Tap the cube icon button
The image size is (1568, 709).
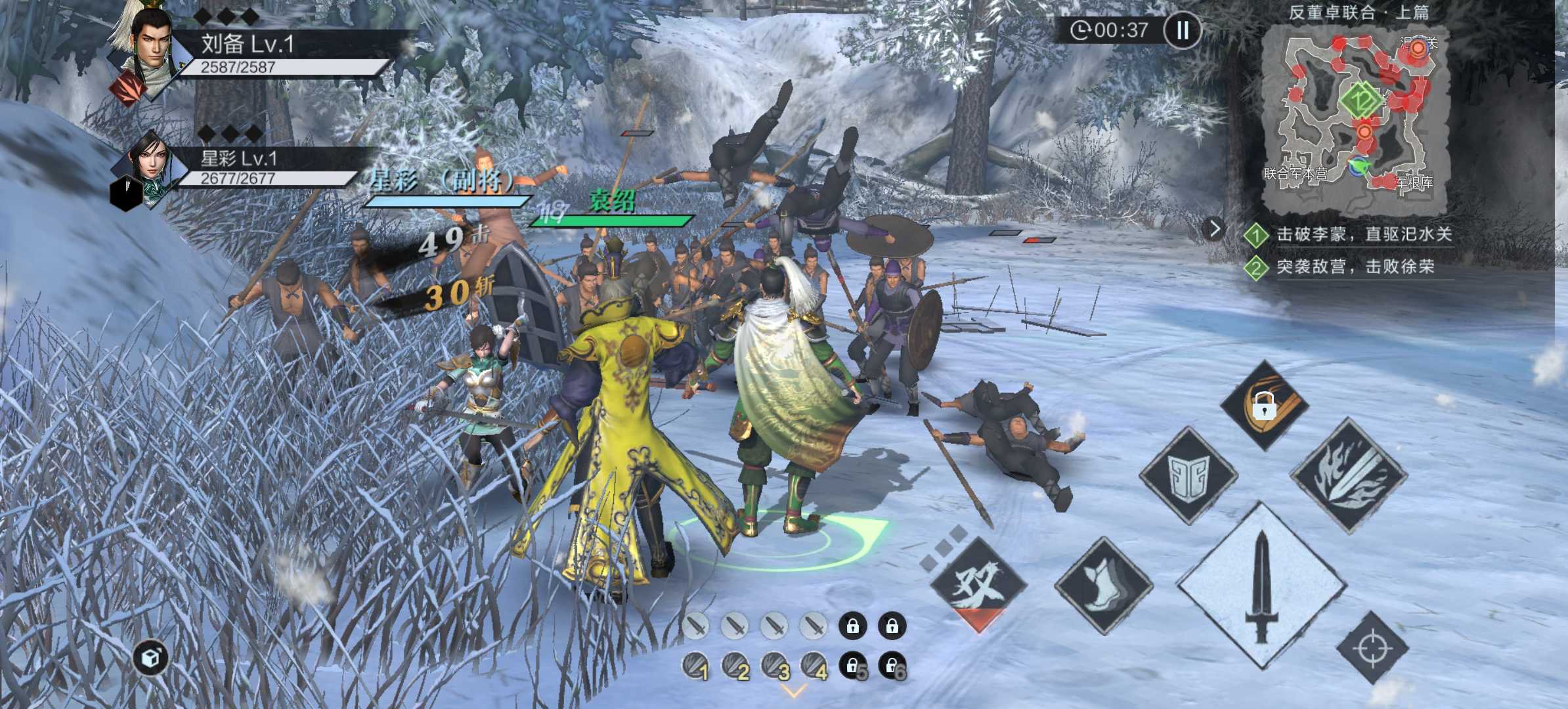pos(152,658)
